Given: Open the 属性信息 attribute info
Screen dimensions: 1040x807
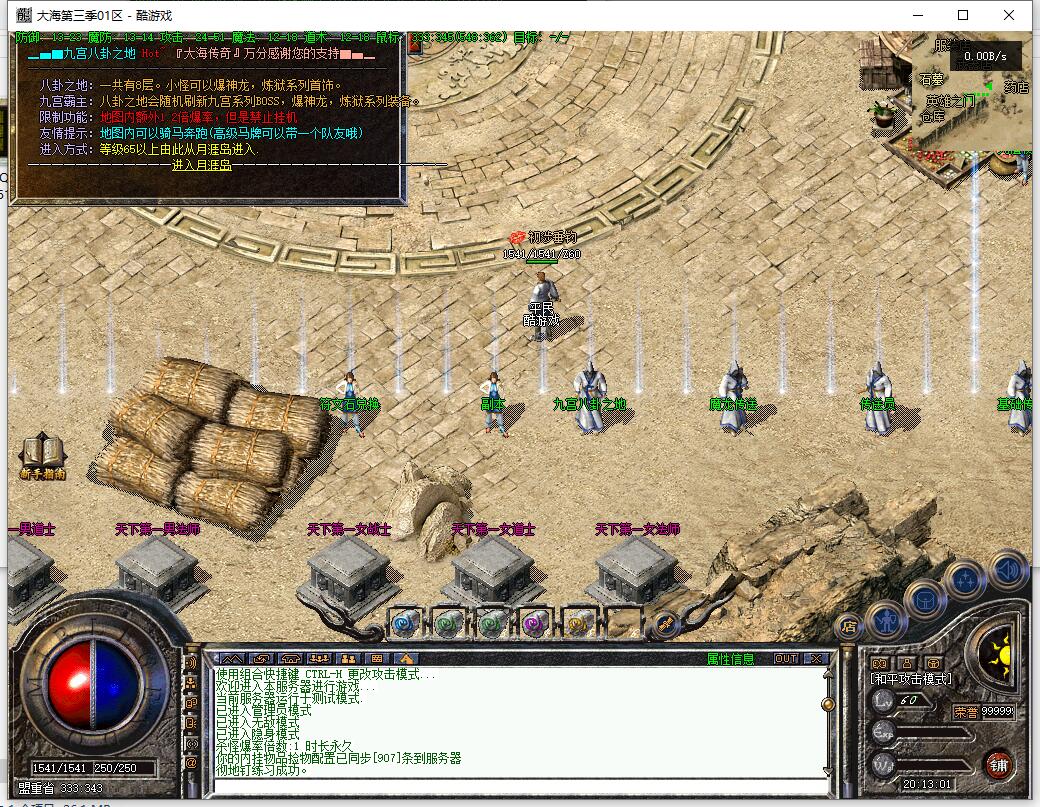Looking at the screenshot, I should point(731,658).
